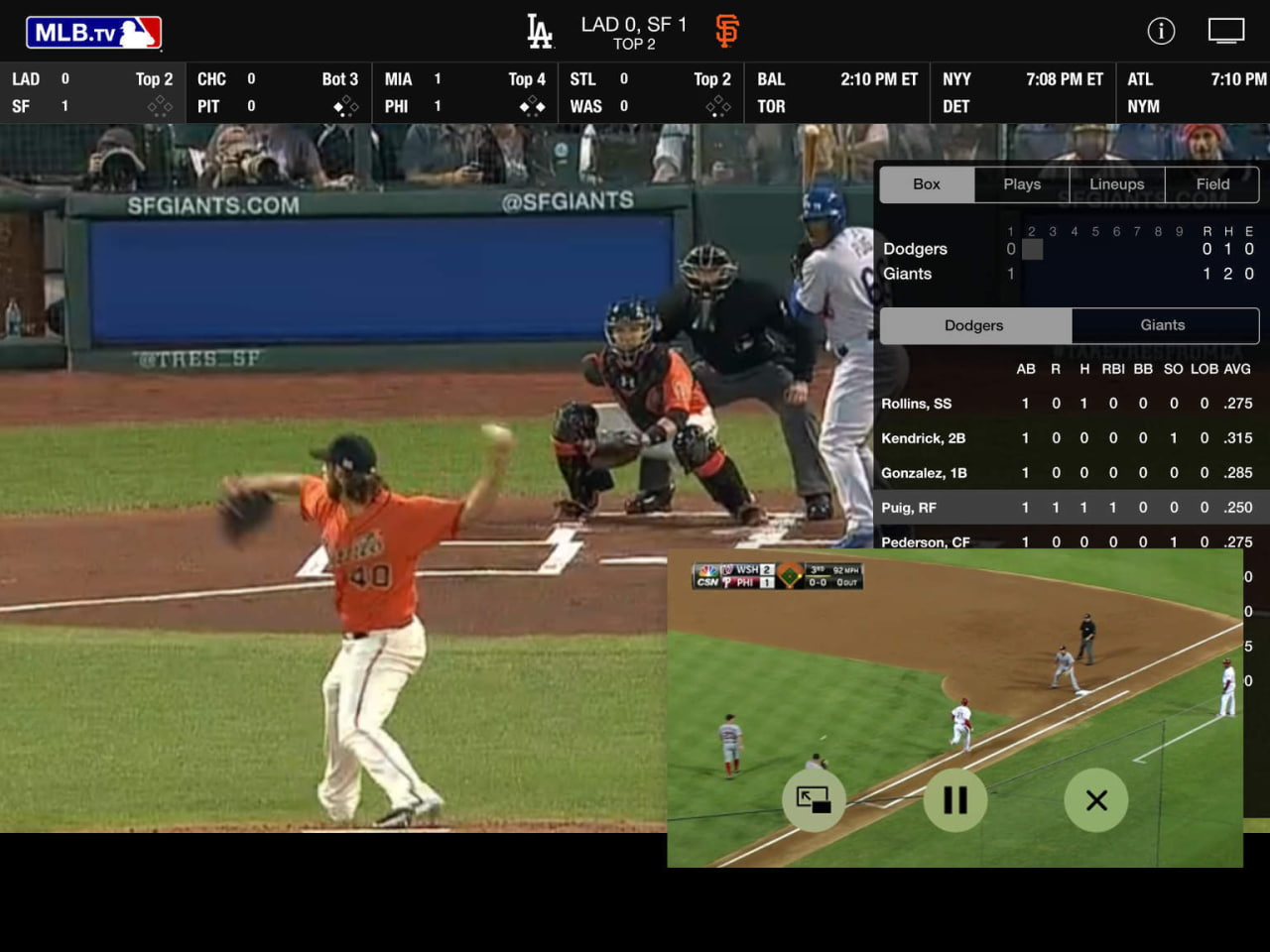Open the Lineups tab
Viewport: 1270px width, 952px height.
click(1116, 184)
